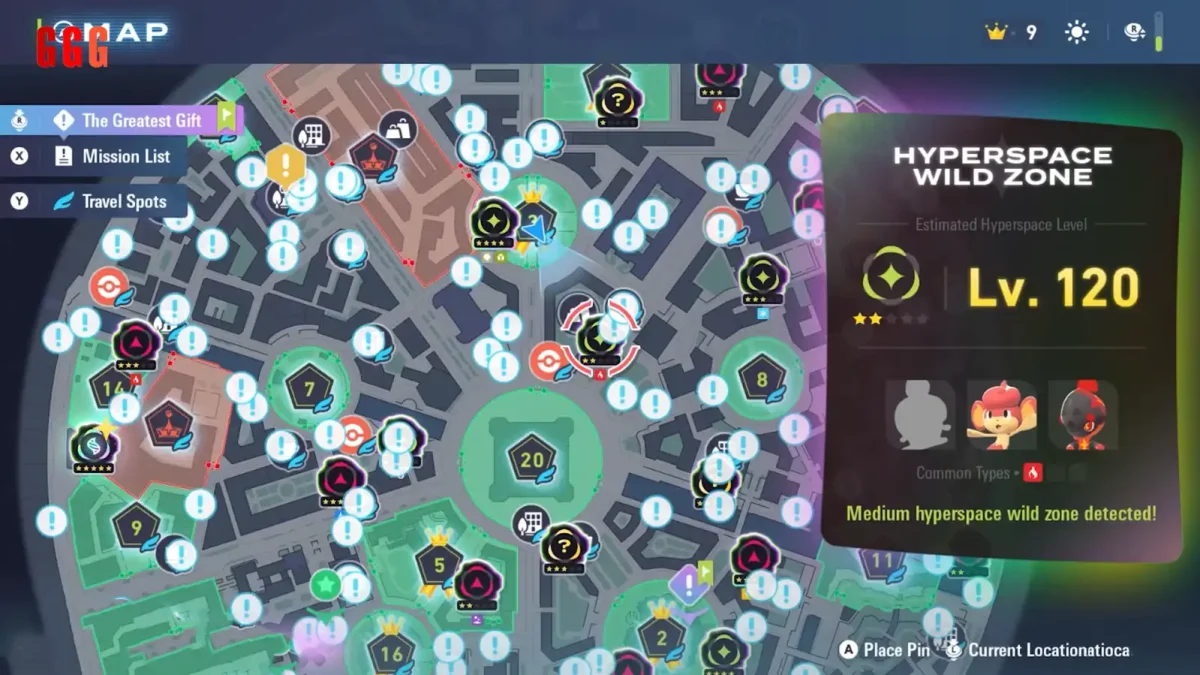Open the Travel Spots list
Screen dimensions: 1200x675
[x=124, y=201]
